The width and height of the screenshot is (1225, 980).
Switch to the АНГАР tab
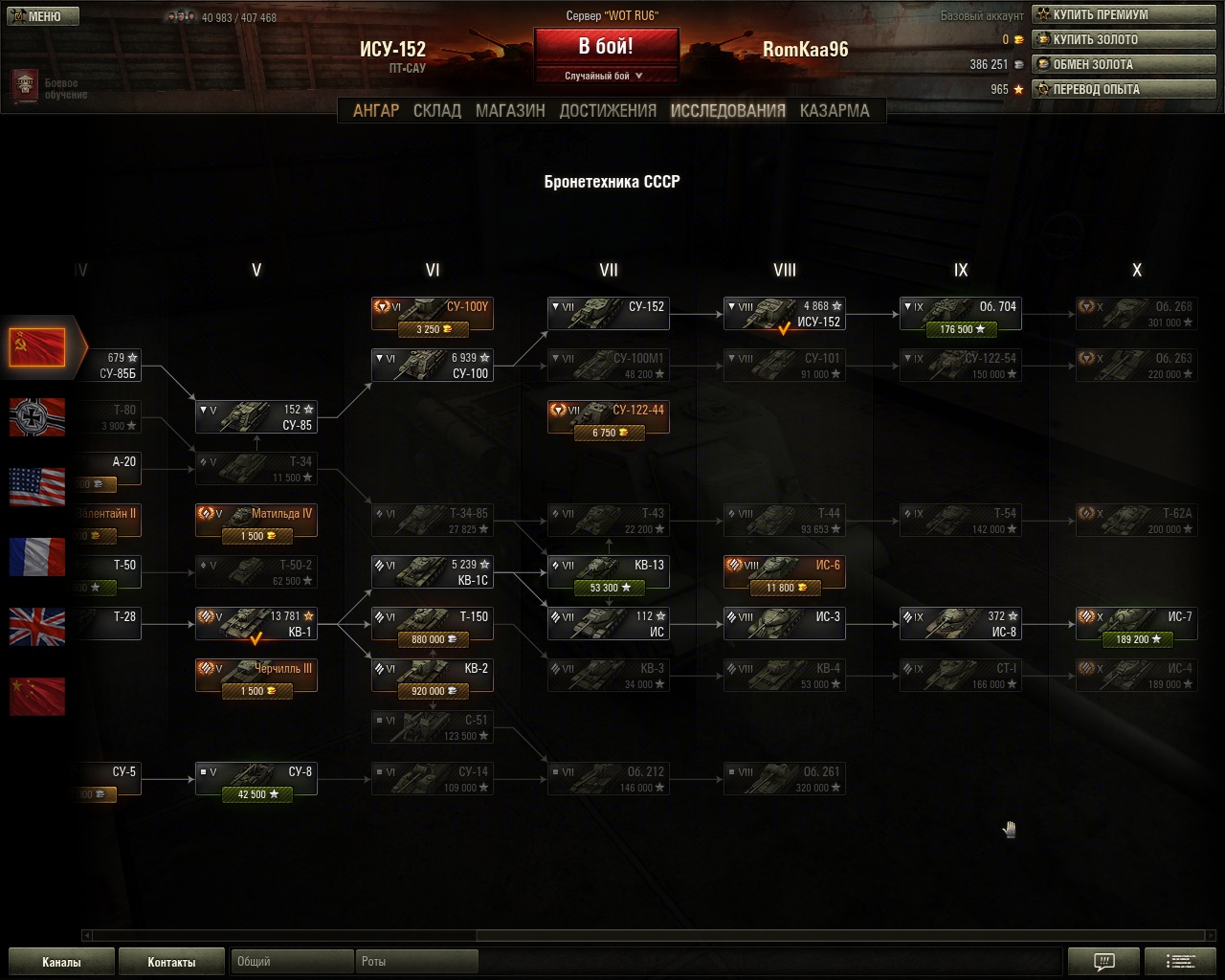[376, 111]
